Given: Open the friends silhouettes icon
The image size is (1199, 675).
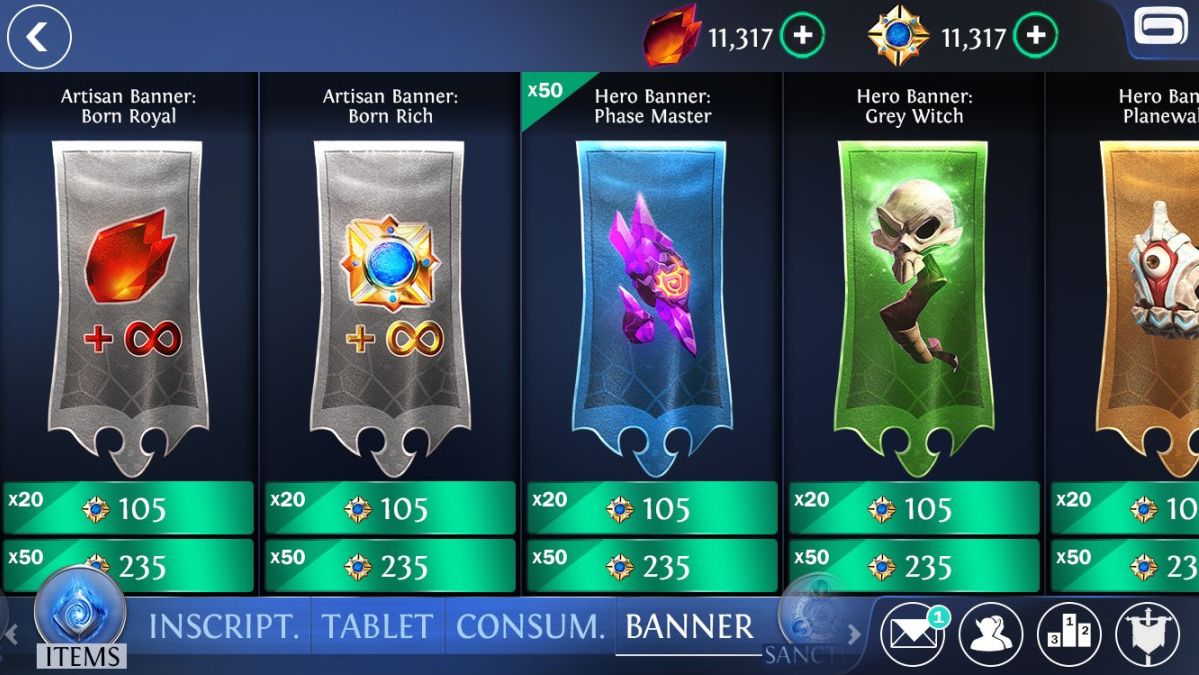Looking at the screenshot, I should [x=990, y=635].
